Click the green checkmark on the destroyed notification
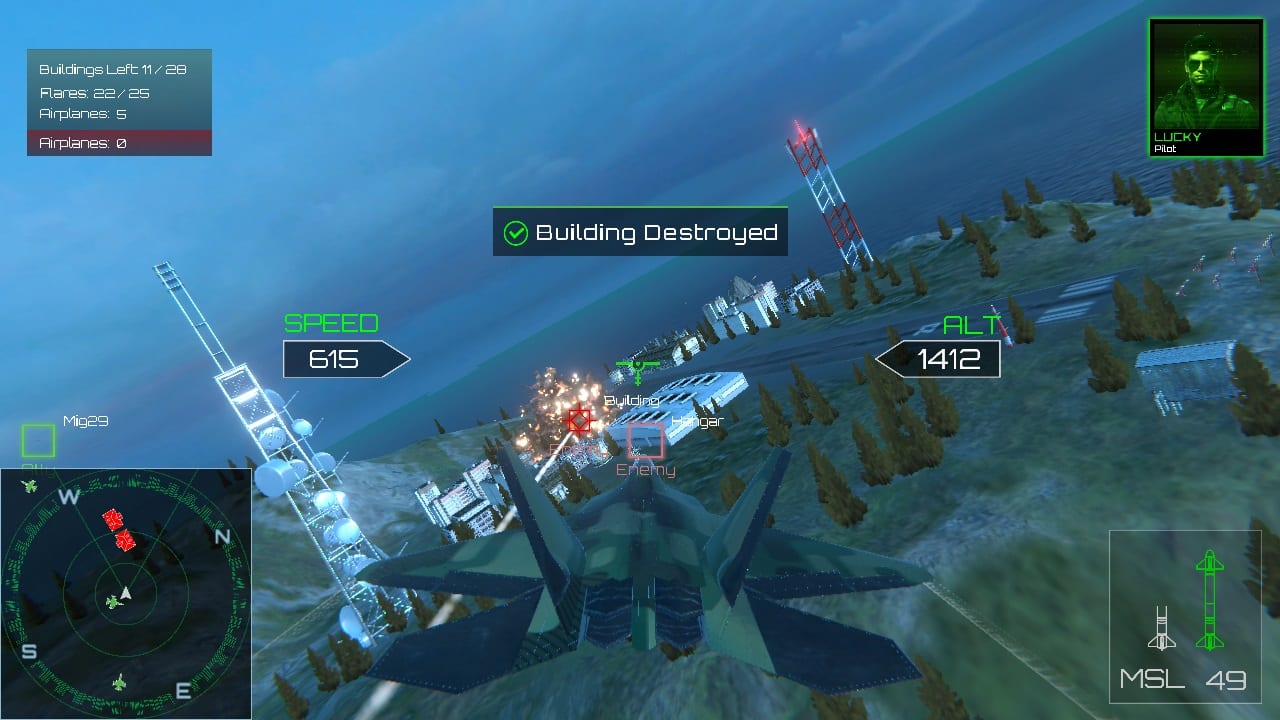 coord(516,231)
